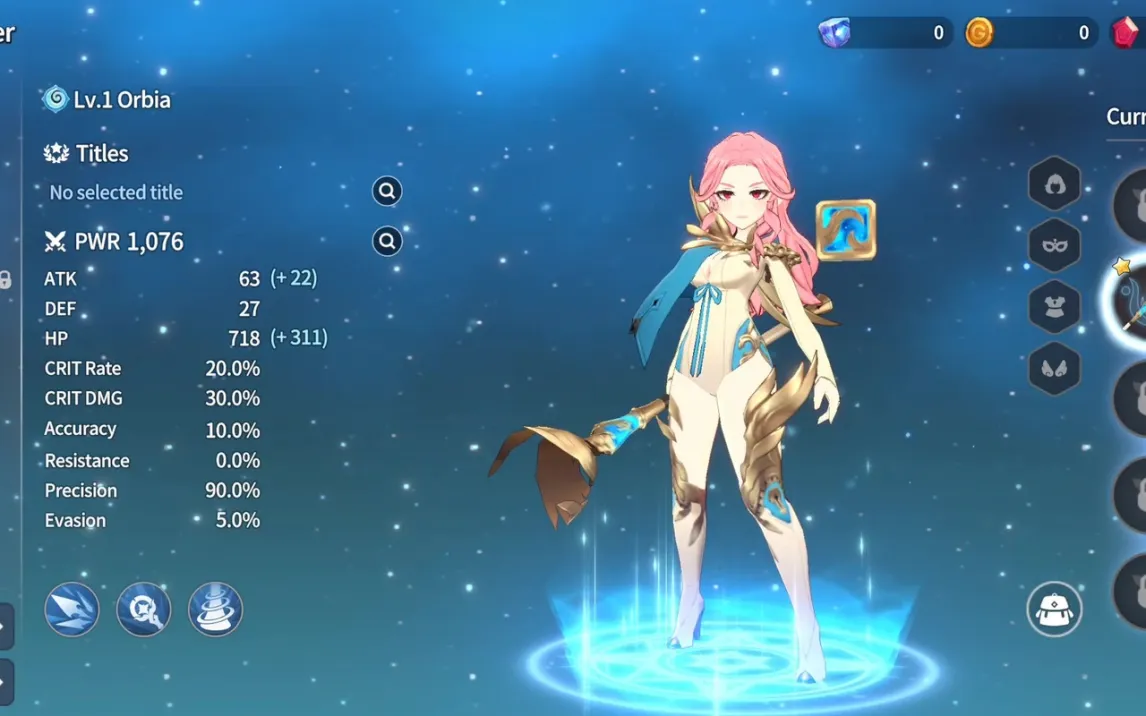Select the staff orb skill icon

(144, 609)
